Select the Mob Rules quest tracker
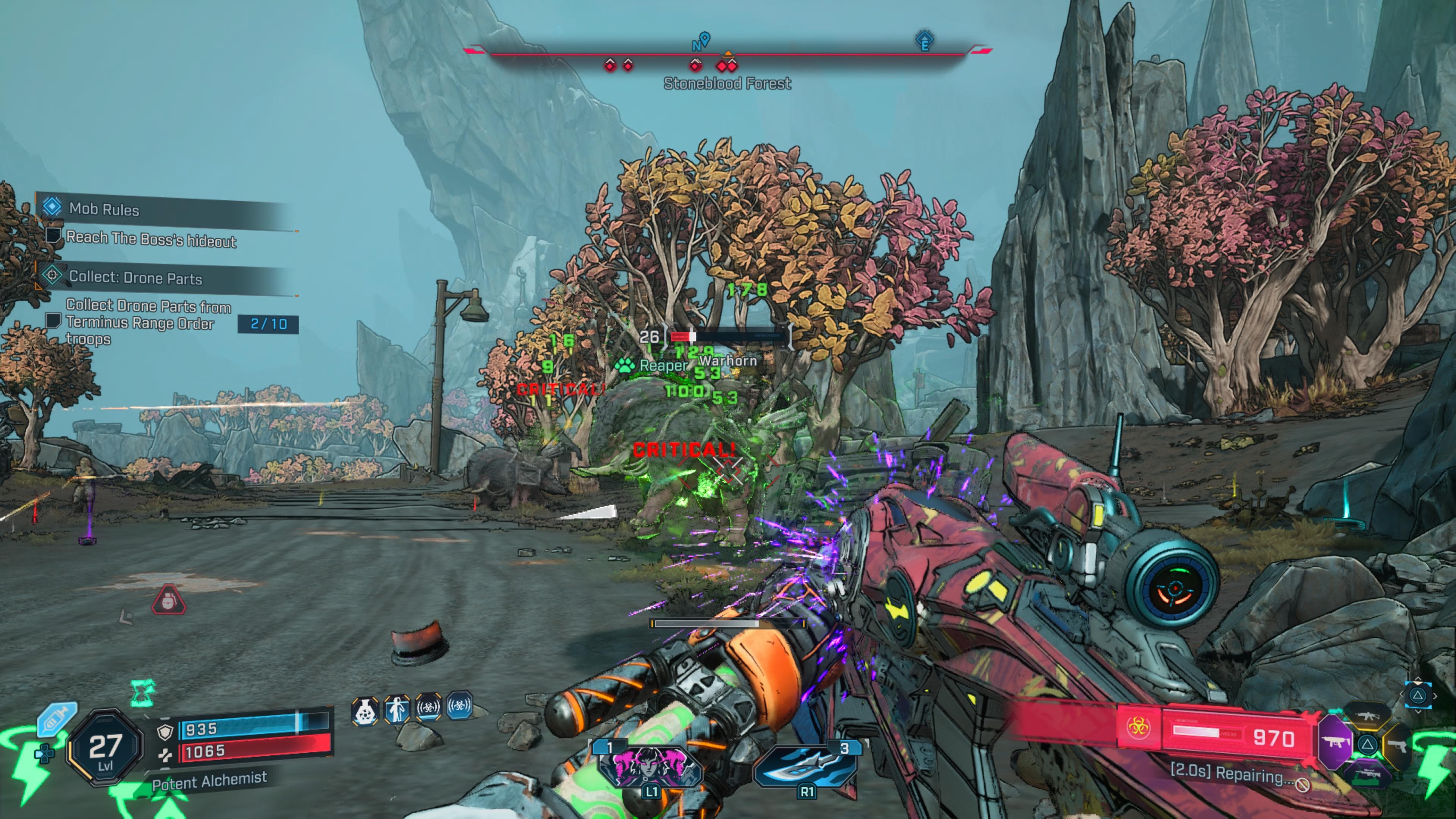 [104, 209]
